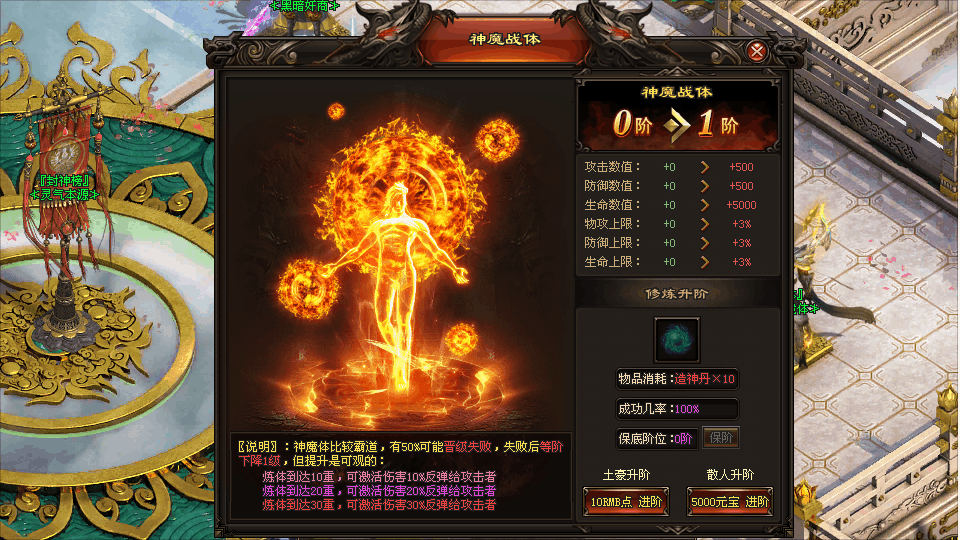Close the 神魔战体 panel
The height and width of the screenshot is (540, 960).
(758, 50)
